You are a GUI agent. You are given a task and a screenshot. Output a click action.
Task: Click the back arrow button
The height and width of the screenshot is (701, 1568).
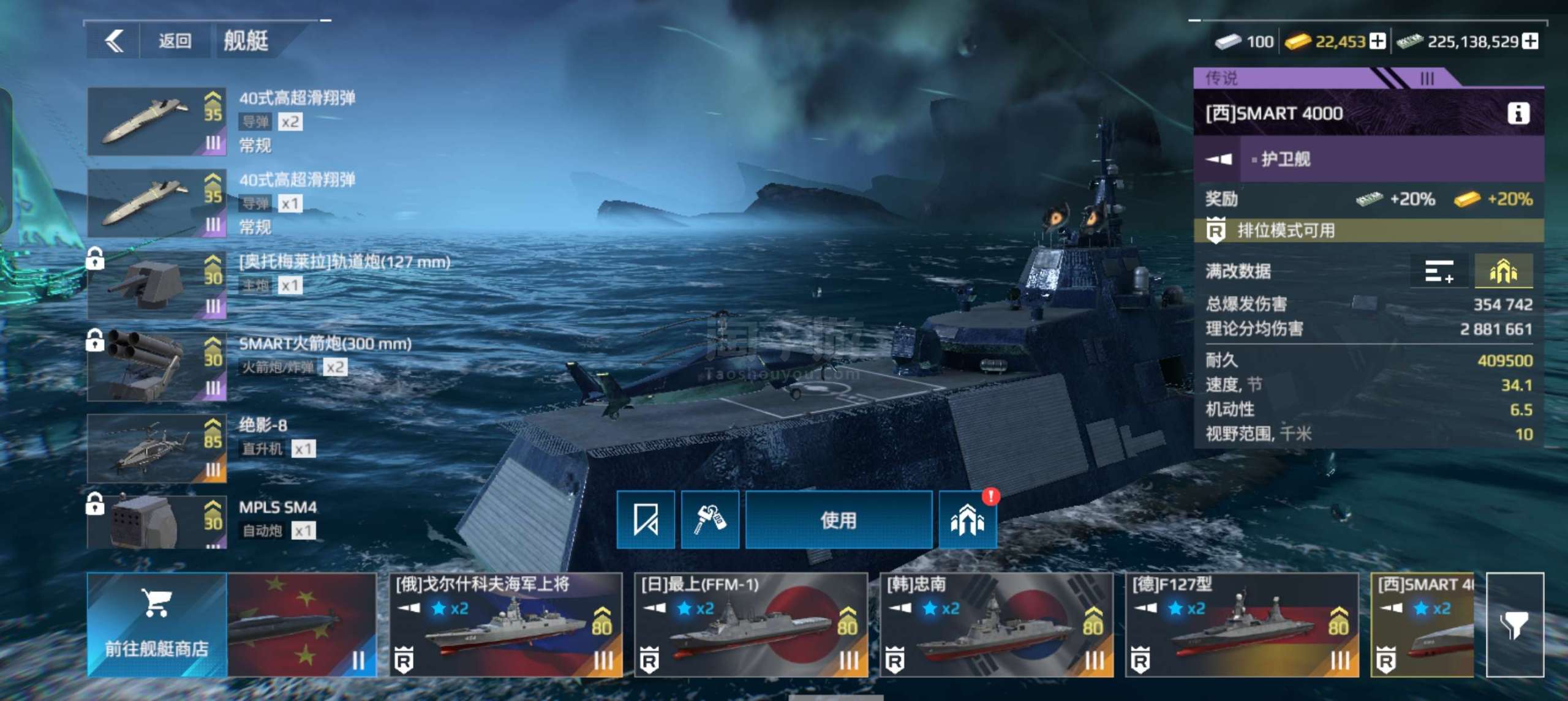tap(114, 41)
